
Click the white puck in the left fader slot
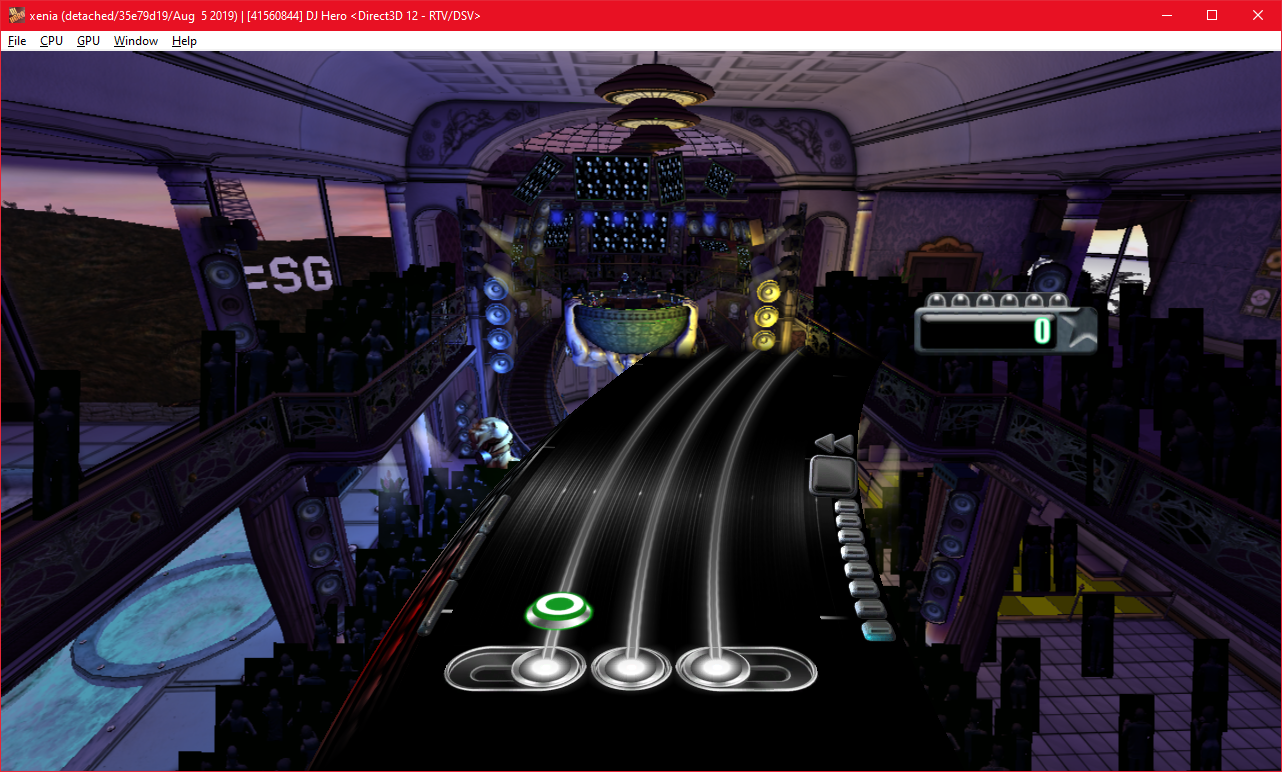546,665
